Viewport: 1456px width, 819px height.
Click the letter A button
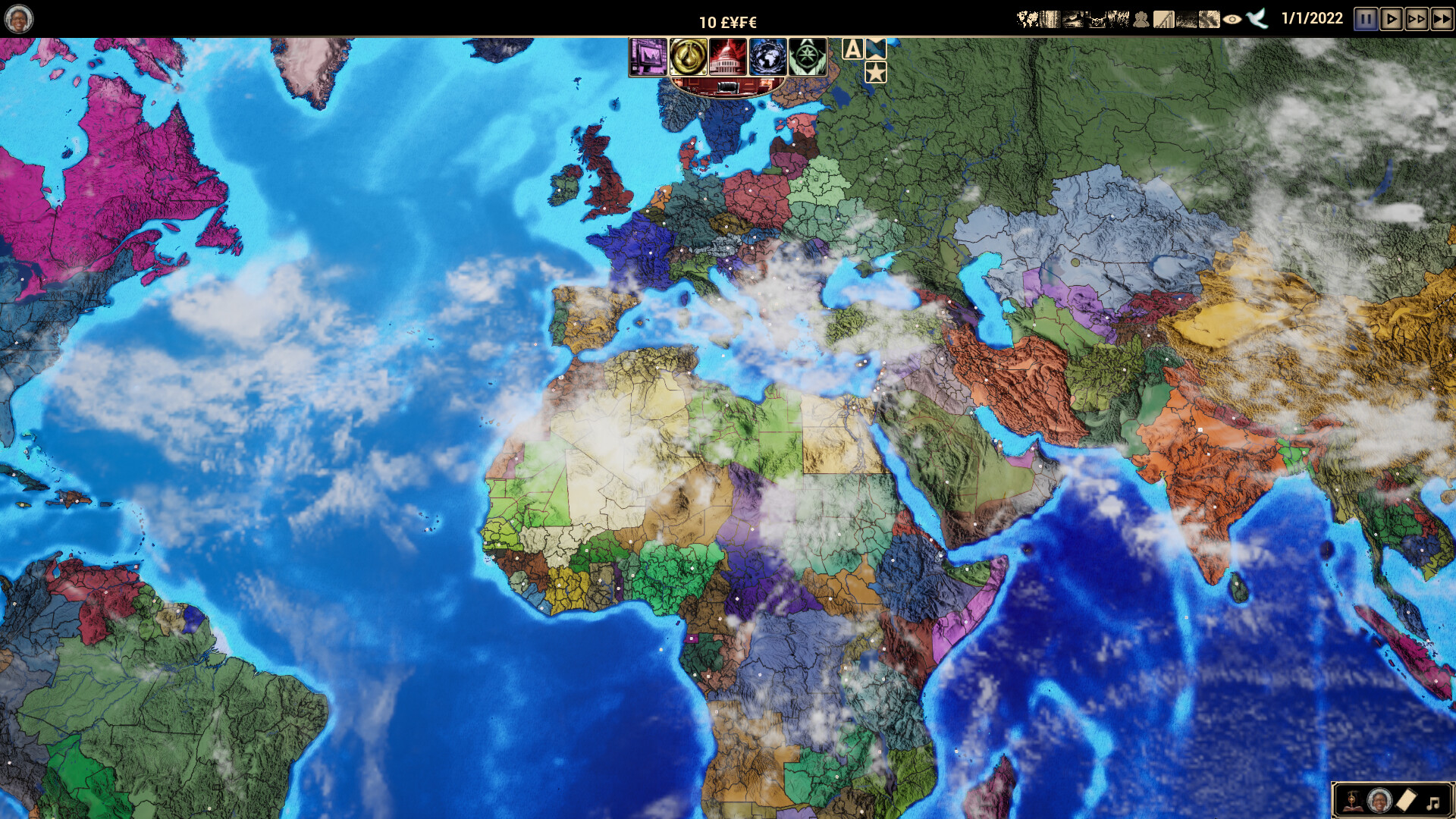(853, 49)
